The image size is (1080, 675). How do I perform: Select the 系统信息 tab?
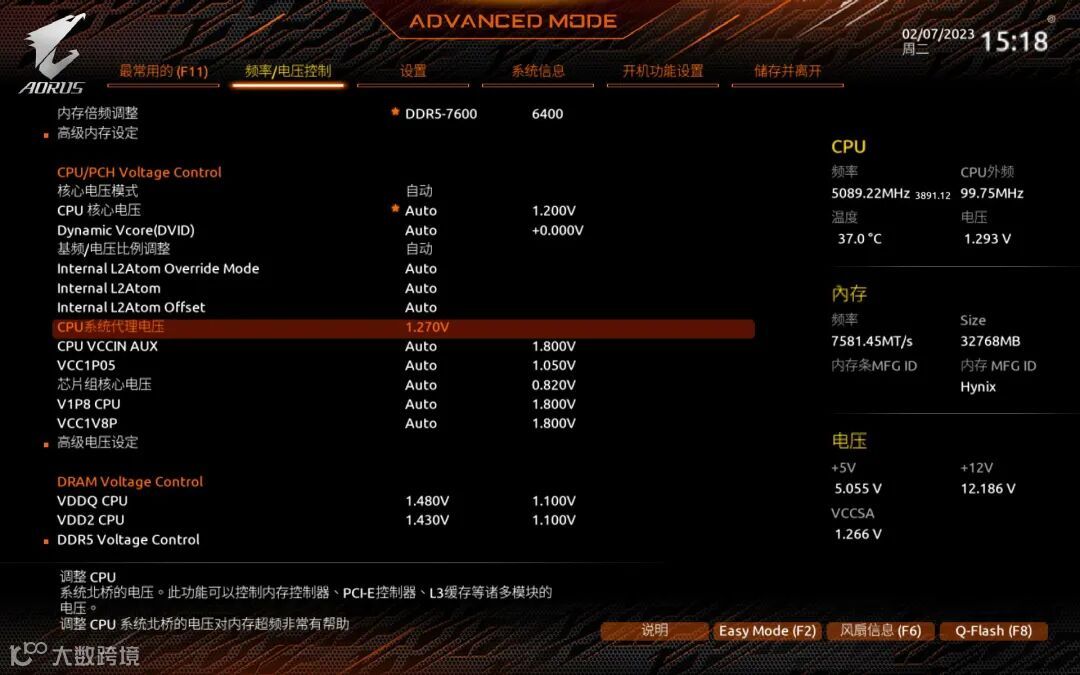[x=538, y=71]
